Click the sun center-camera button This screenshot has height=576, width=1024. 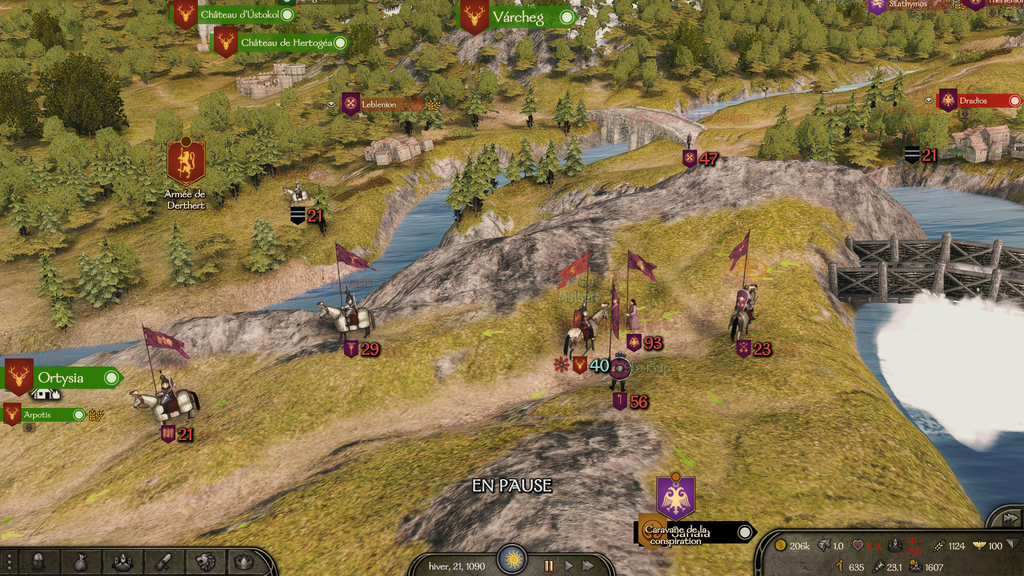[x=513, y=560]
